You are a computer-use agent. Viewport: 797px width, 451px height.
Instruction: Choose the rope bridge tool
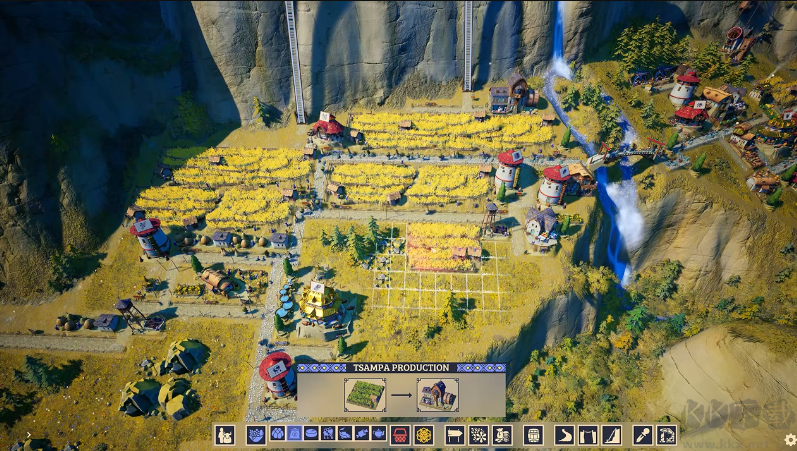(588, 435)
